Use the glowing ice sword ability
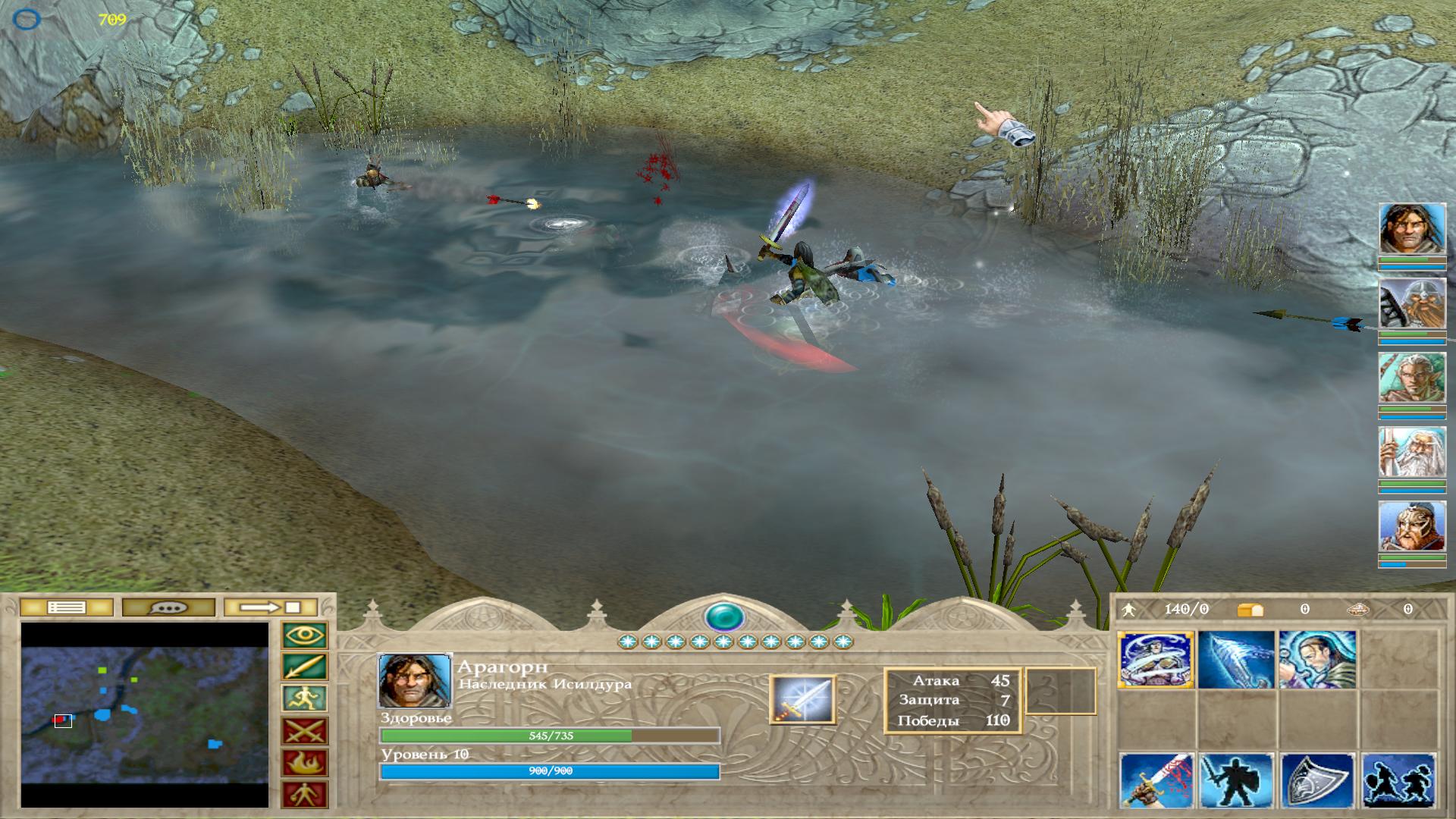Viewport: 1456px width, 819px height. 1236,660
